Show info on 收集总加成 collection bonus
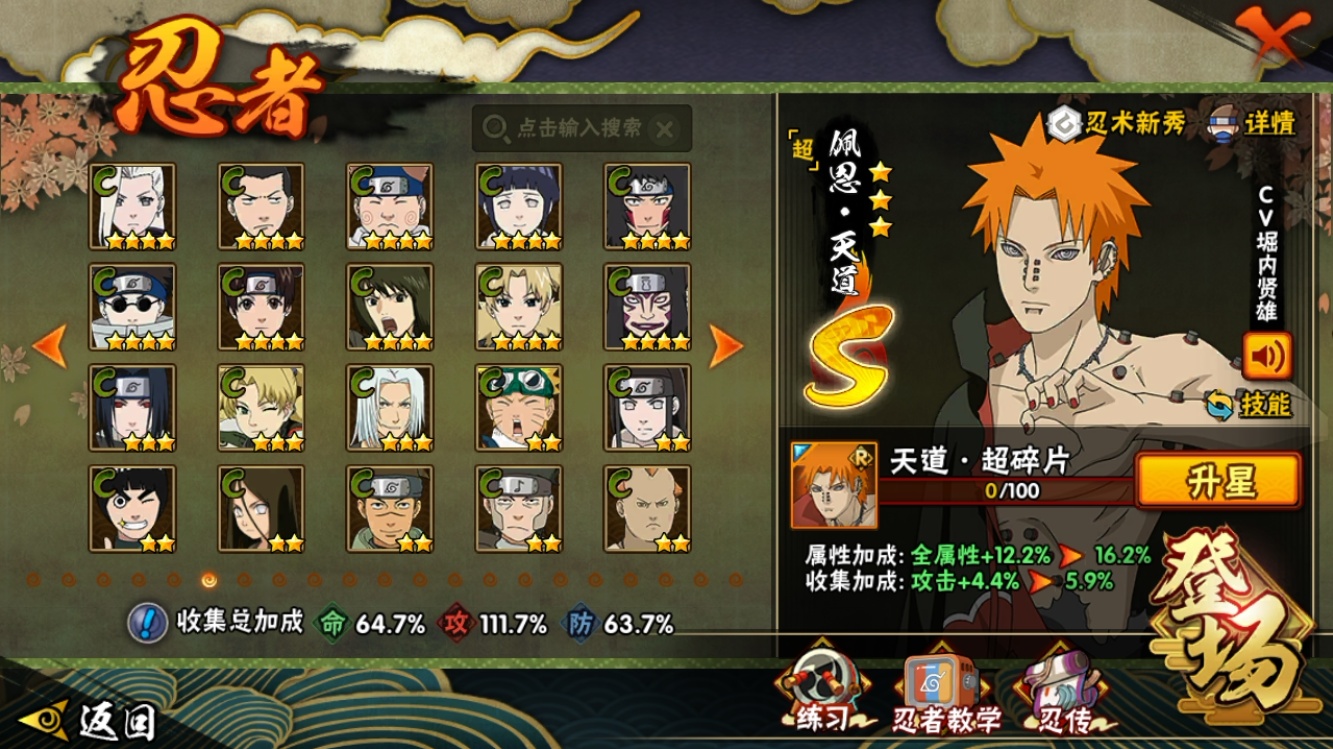1333x749 pixels. pyautogui.click(x=148, y=623)
